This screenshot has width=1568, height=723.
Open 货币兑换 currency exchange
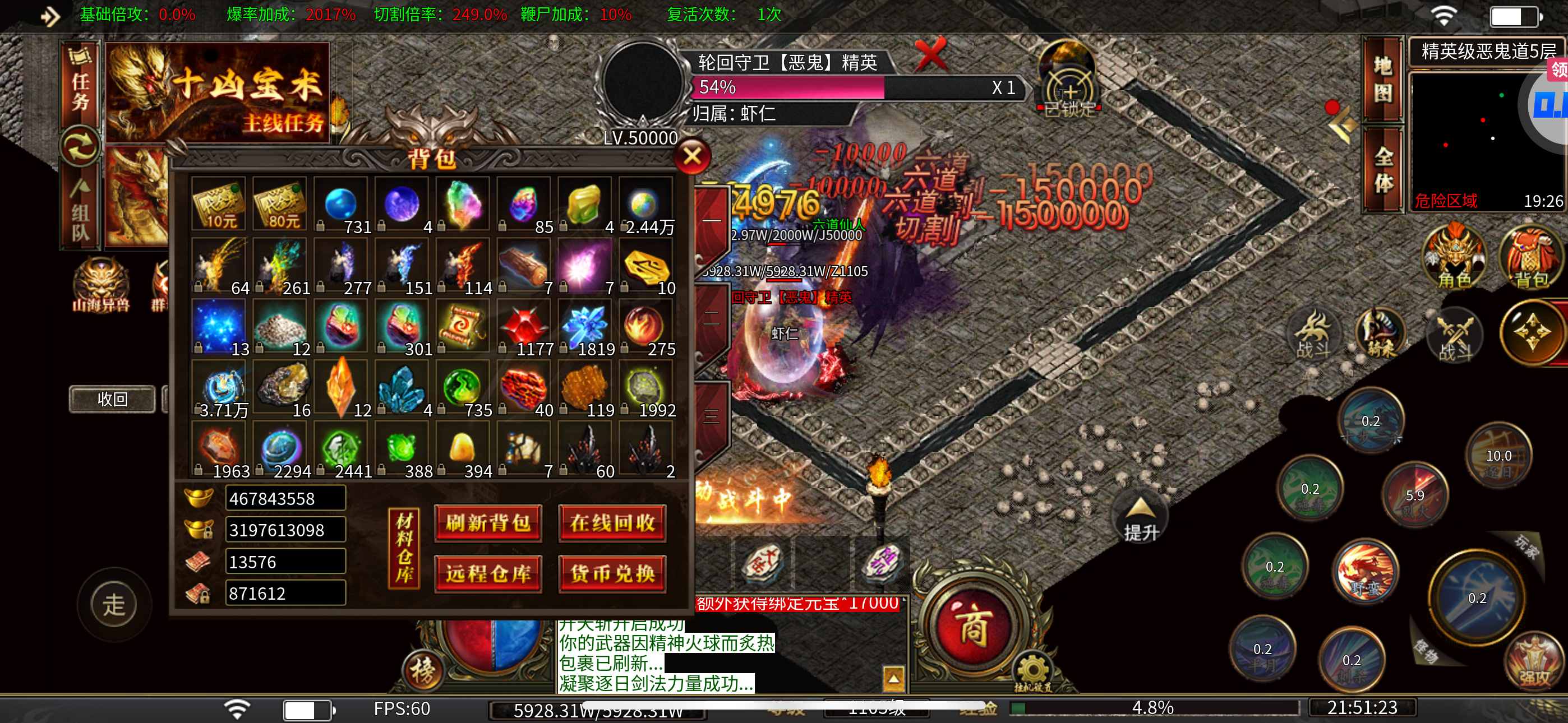click(612, 573)
